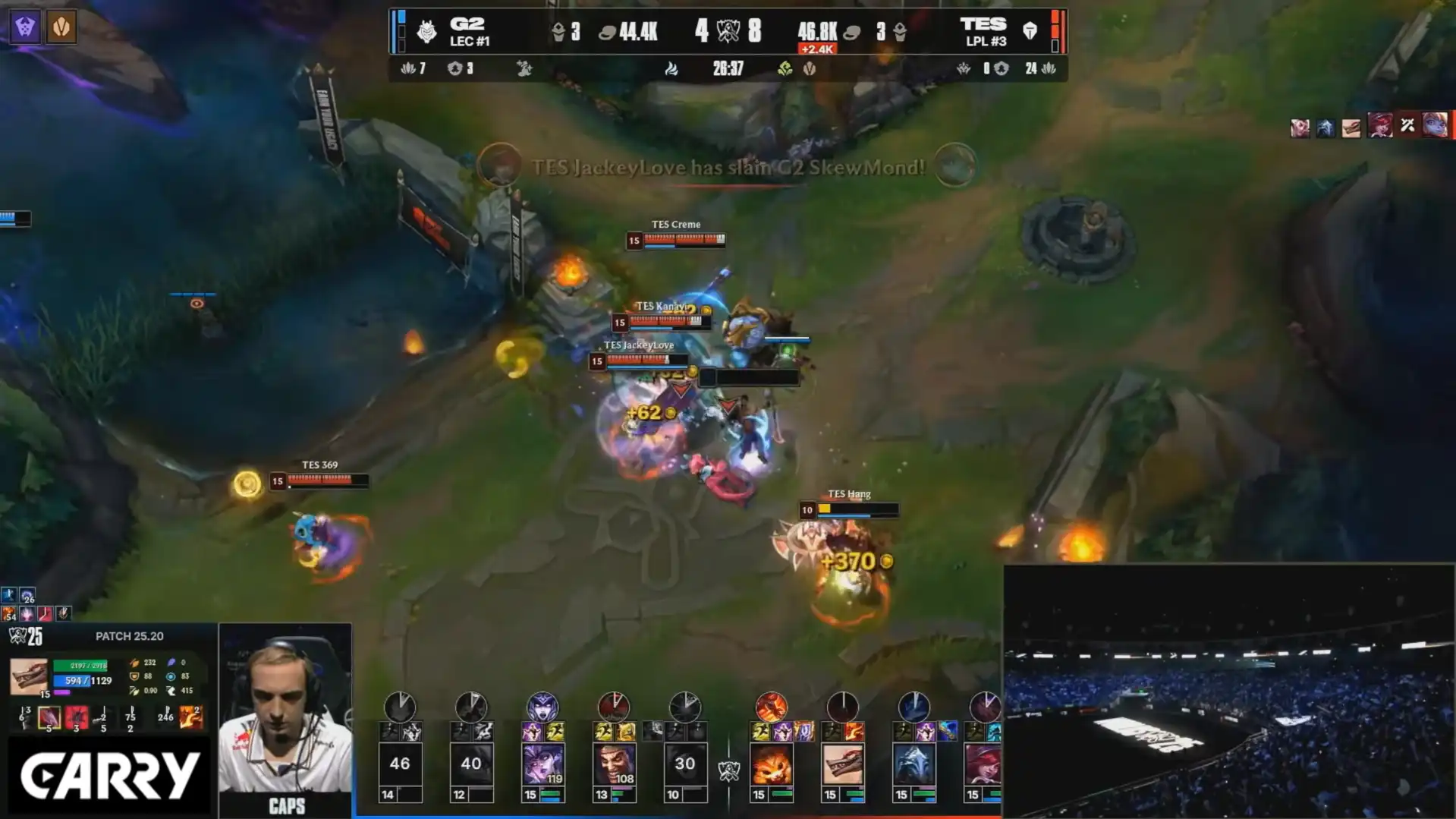The height and width of the screenshot is (819, 1456).
Task: Click the dead champion tile showing 30
Action: (x=684, y=764)
